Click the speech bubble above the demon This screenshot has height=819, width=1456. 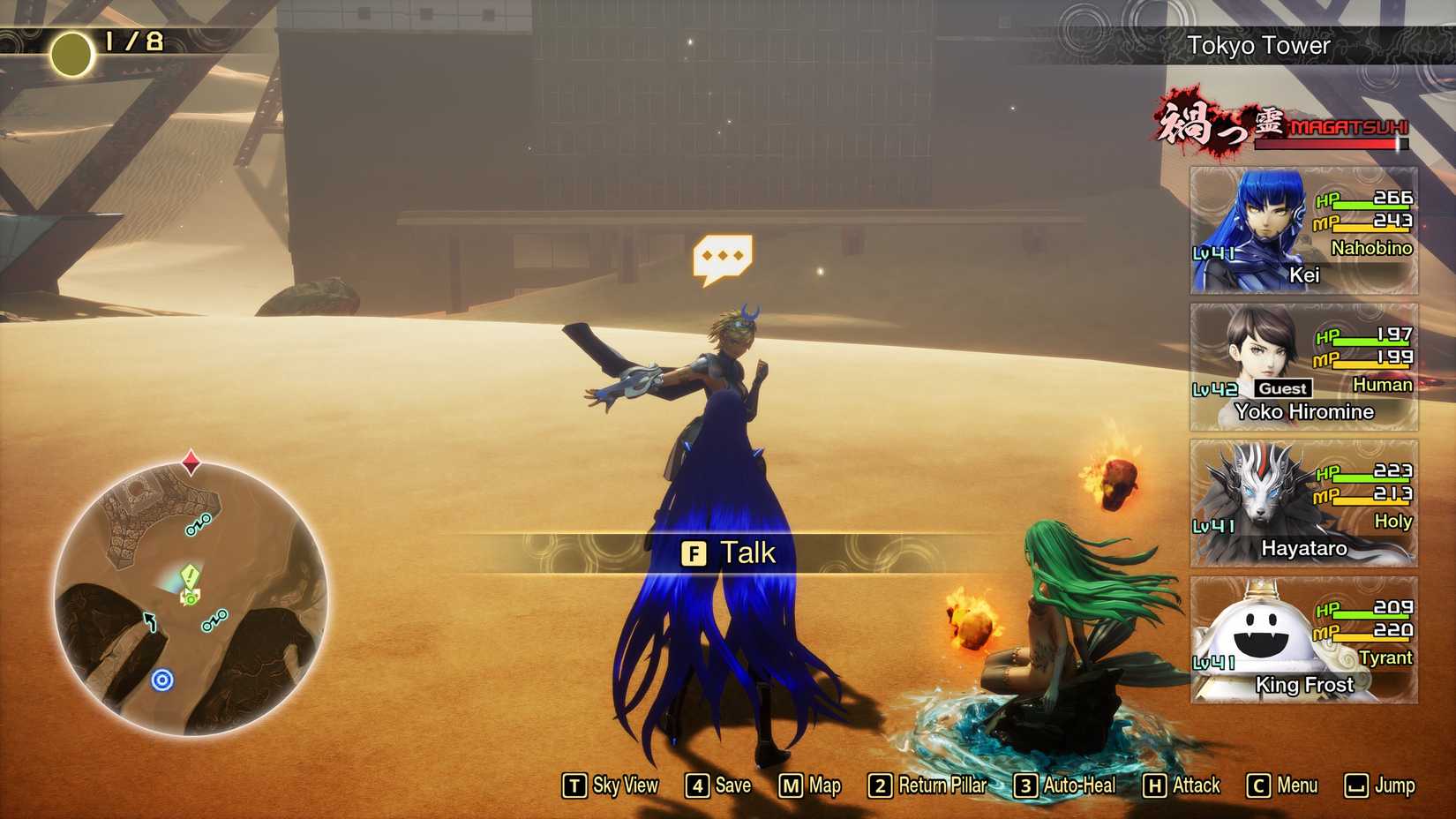724,256
